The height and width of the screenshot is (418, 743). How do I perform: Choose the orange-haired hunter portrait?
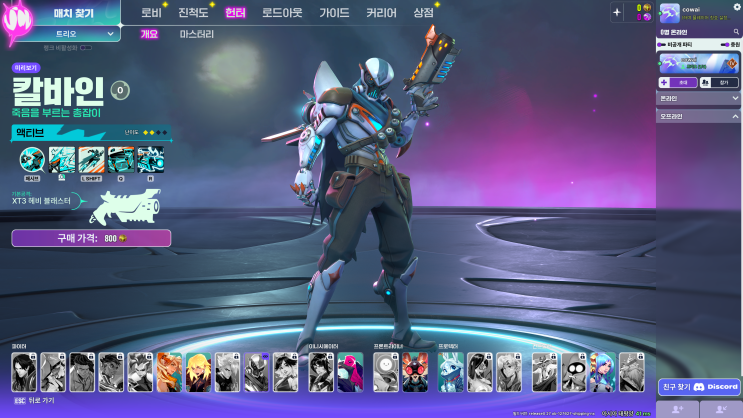tap(169, 372)
